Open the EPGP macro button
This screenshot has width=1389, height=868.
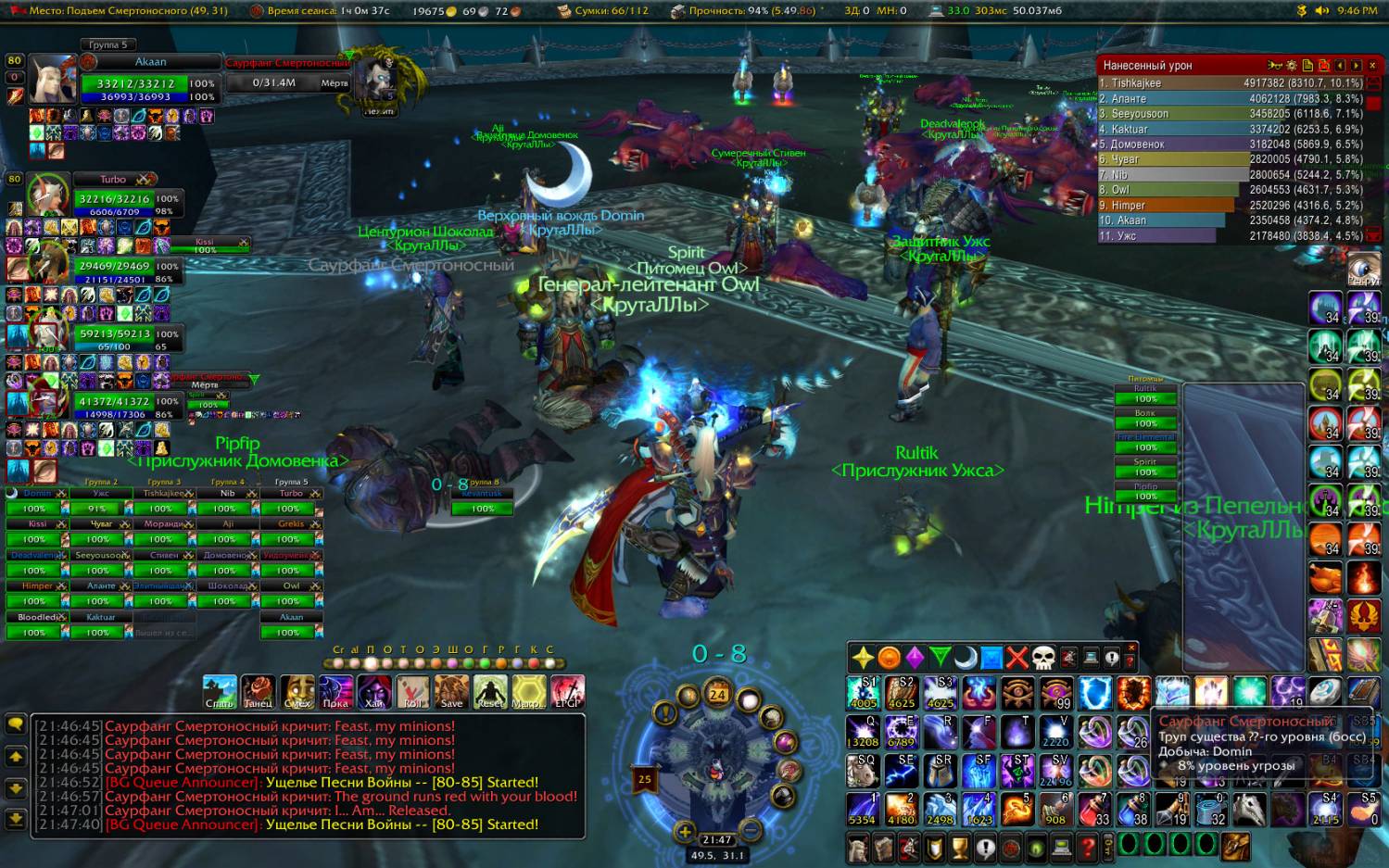pos(567,692)
